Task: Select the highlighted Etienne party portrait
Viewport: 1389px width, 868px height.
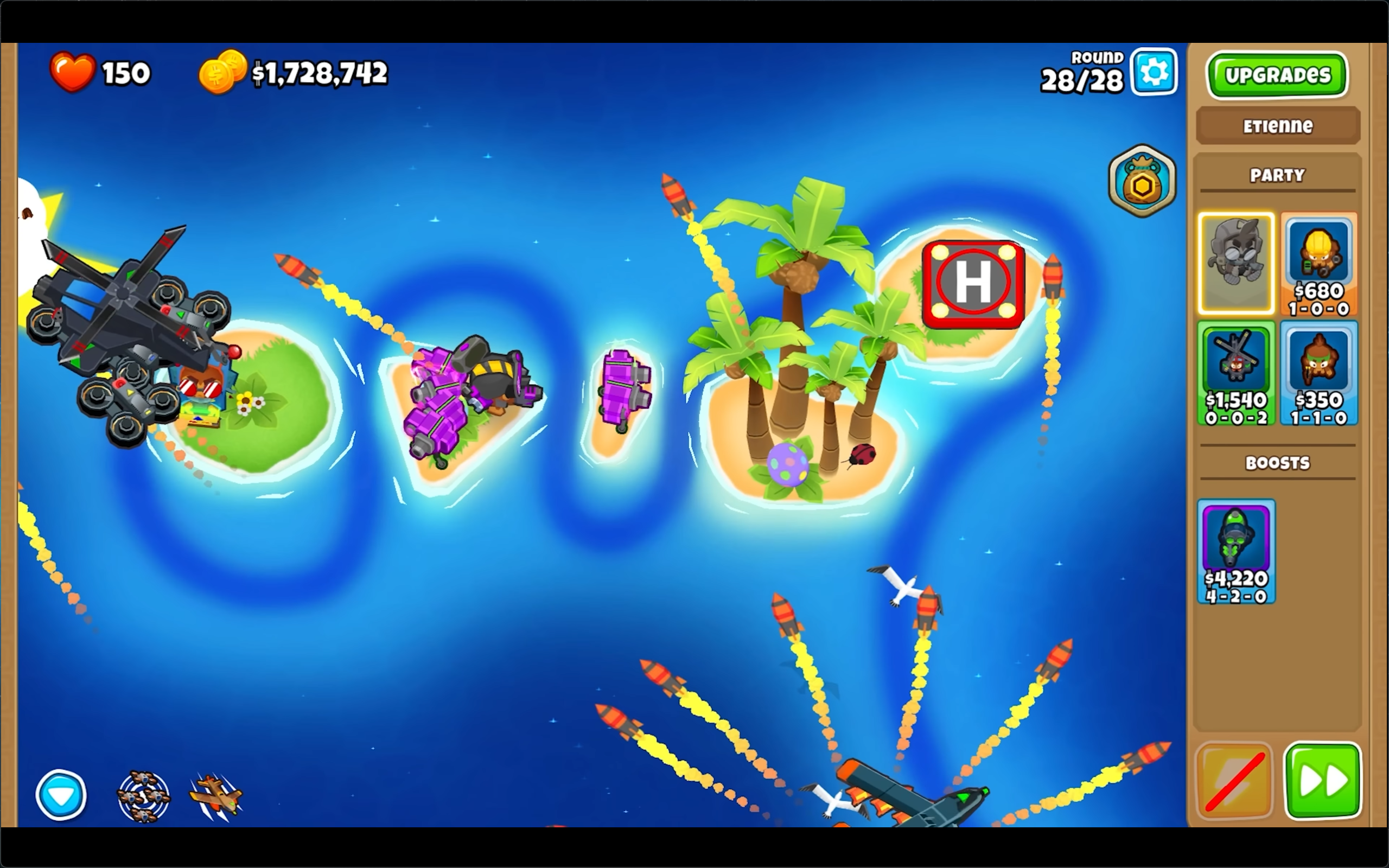Action: click(x=1237, y=264)
